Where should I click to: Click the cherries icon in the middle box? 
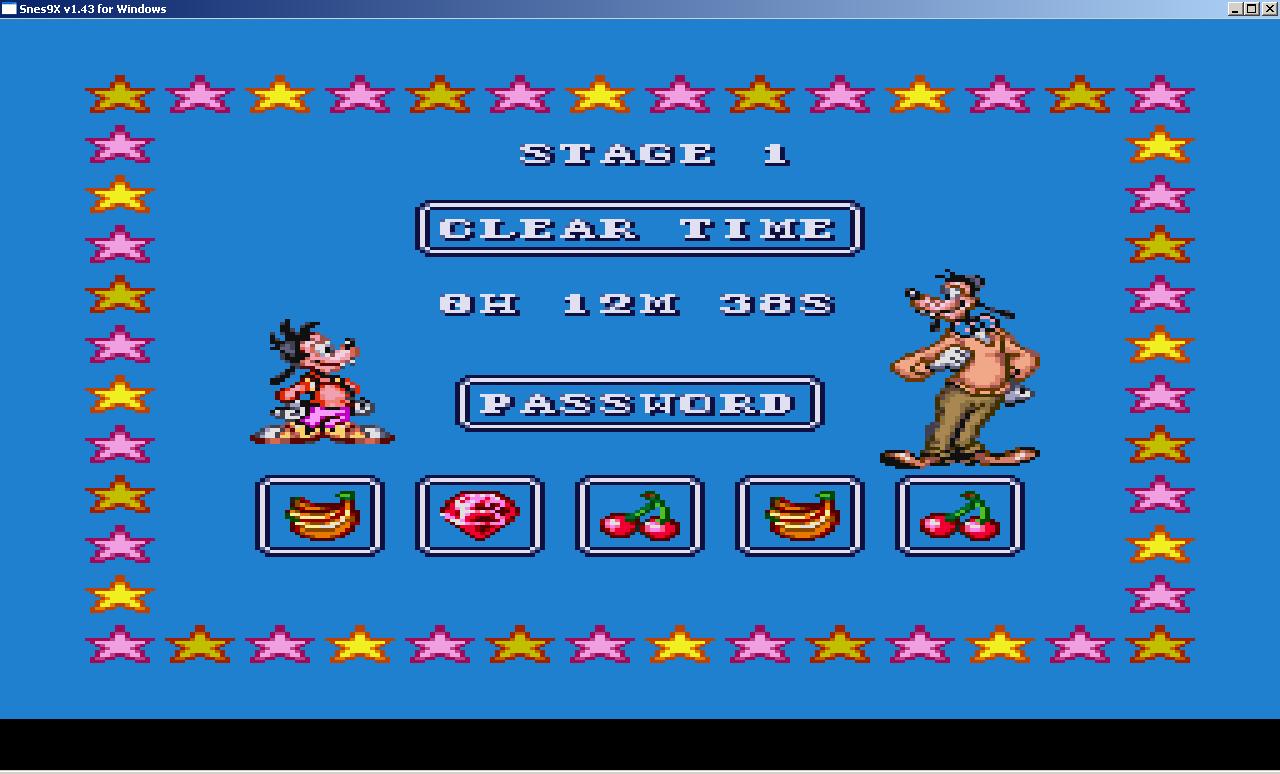click(x=640, y=515)
